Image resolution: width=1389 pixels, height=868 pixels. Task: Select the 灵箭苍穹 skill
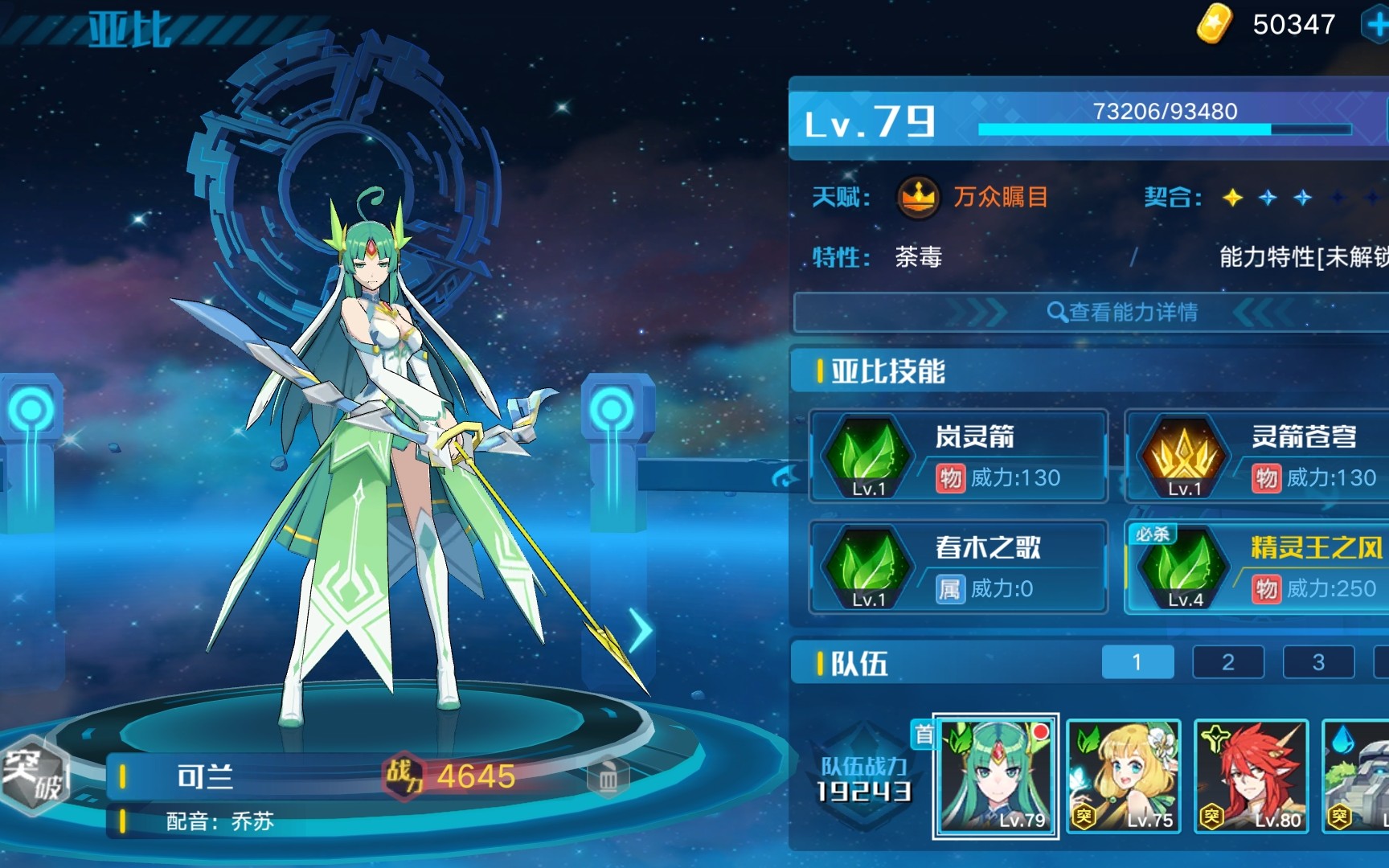pyautogui.click(x=1258, y=457)
